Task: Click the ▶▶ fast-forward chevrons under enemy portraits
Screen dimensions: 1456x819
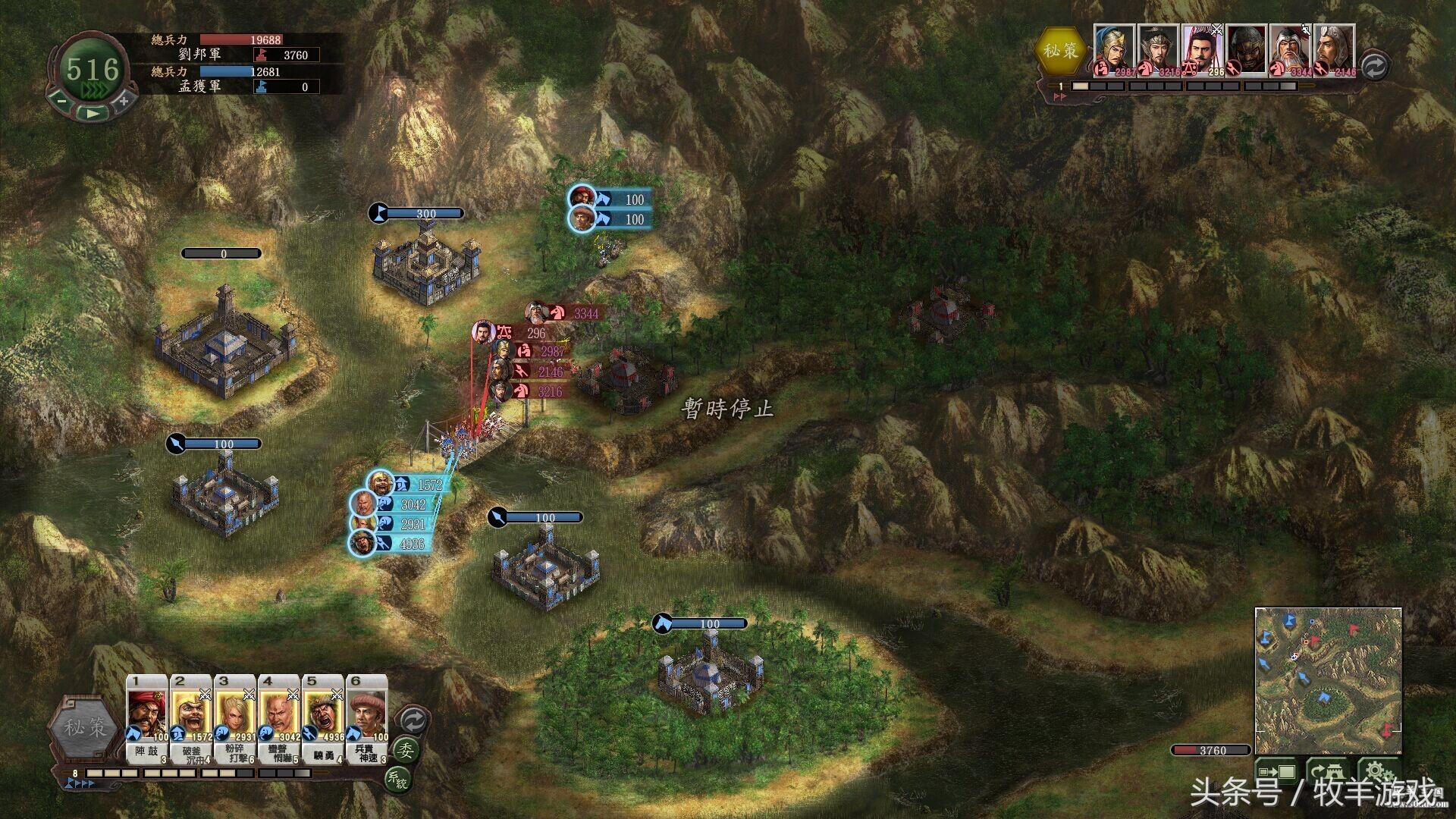Action: [x=1059, y=96]
